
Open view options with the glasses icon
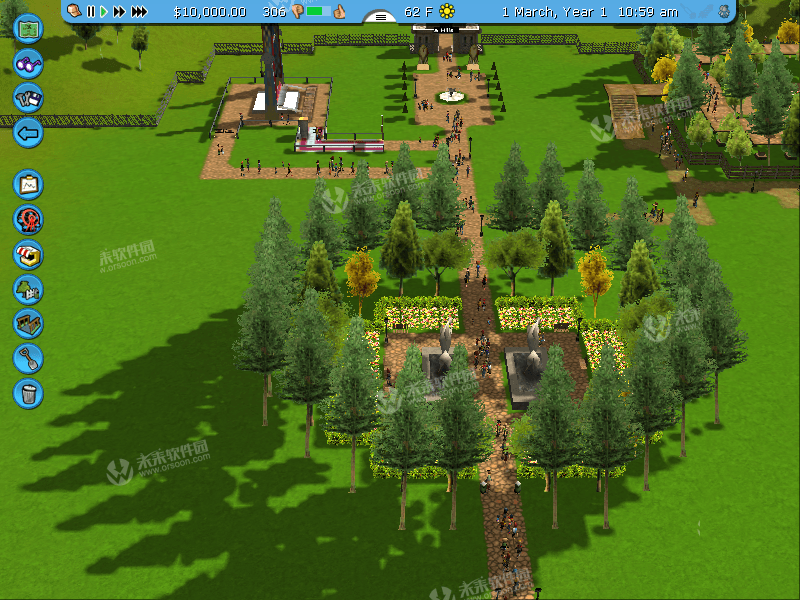(28, 63)
